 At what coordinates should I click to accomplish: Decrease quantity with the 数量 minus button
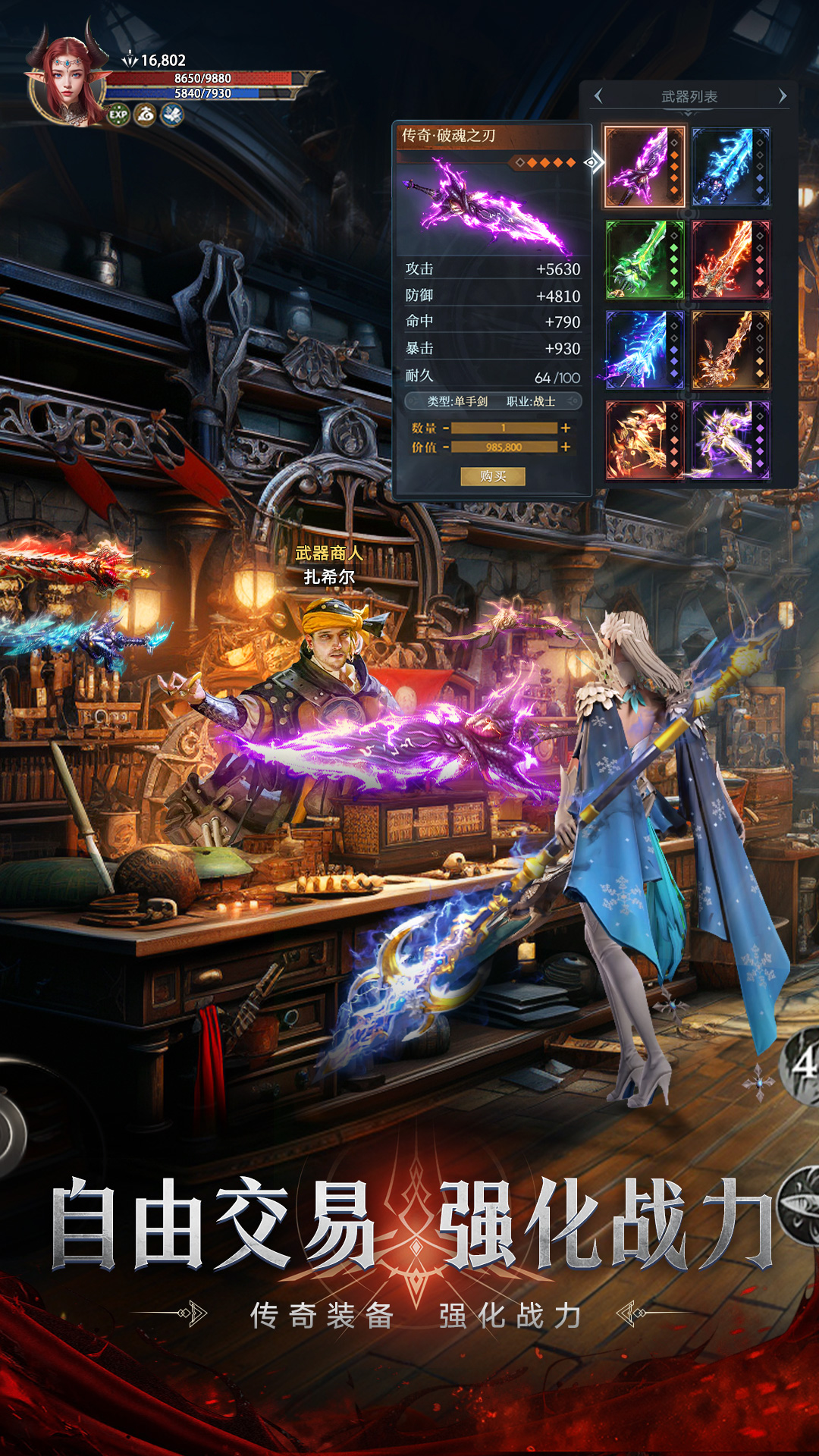[x=446, y=428]
